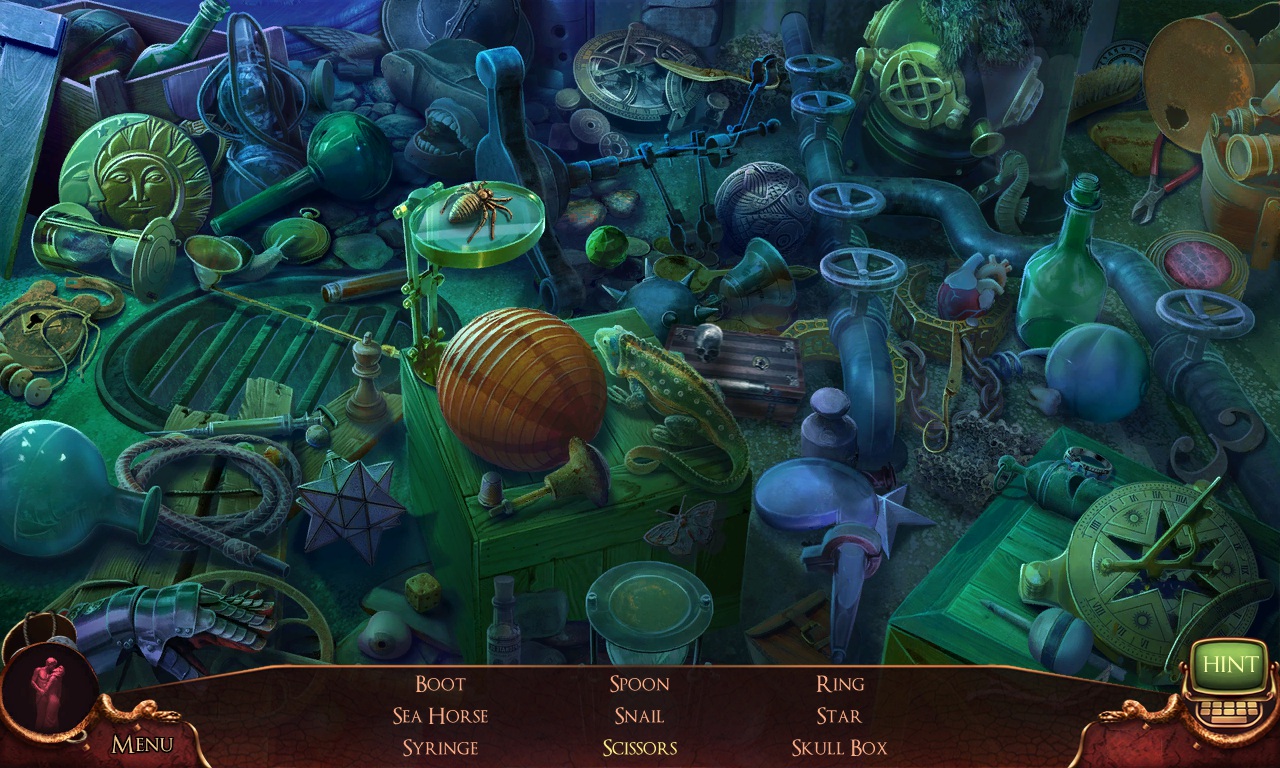Image resolution: width=1280 pixels, height=768 pixels.
Task: Select the highlighted 'Scissors' entry
Action: (639, 747)
